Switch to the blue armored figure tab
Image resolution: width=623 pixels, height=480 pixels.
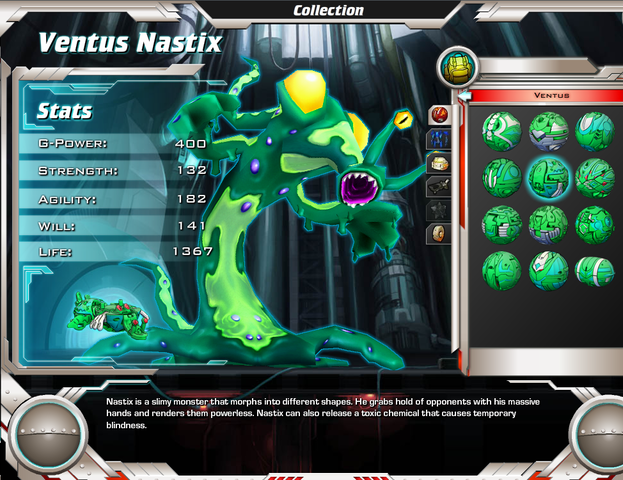pyautogui.click(x=438, y=139)
